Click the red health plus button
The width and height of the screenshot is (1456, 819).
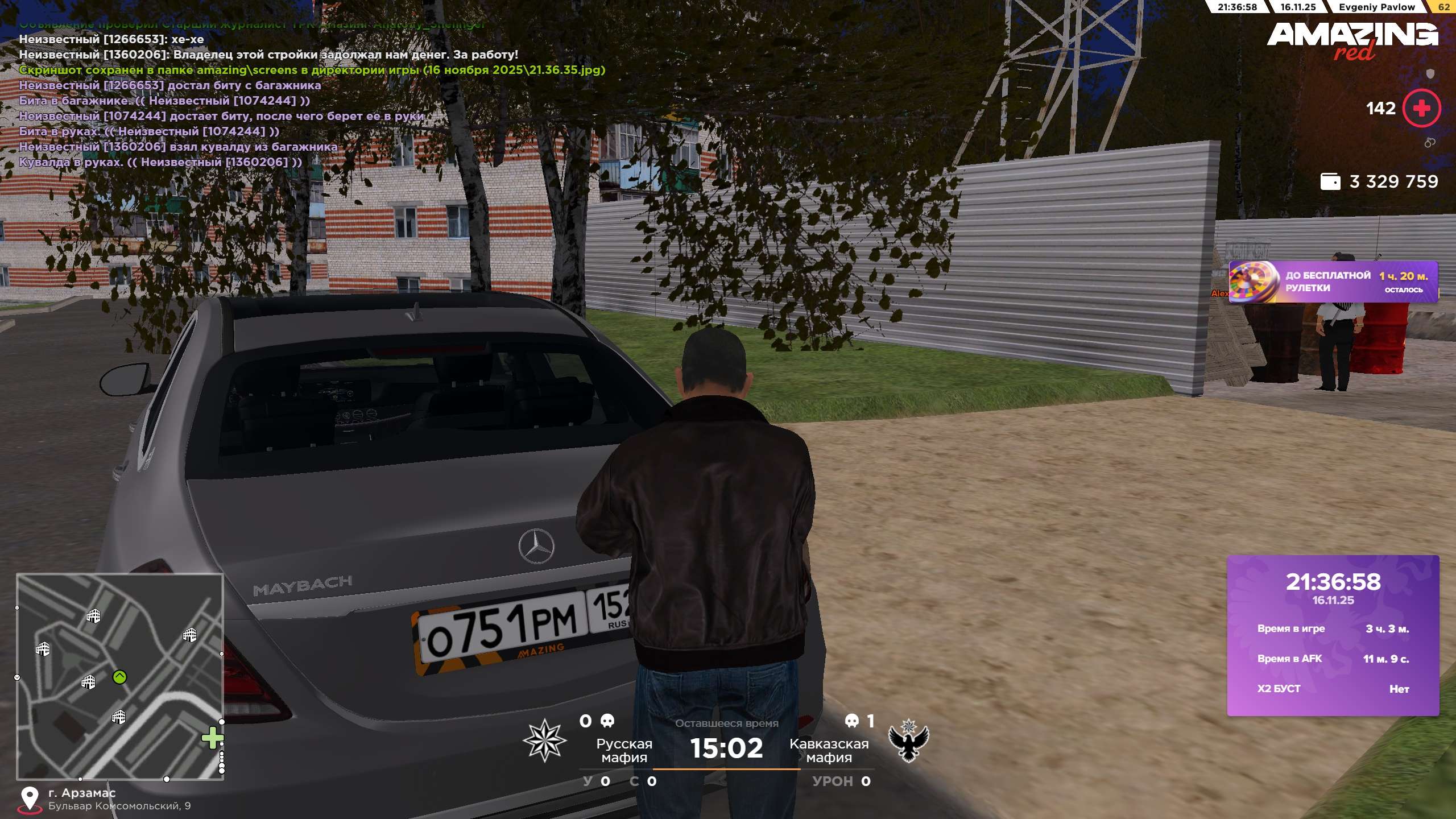coord(1421,108)
